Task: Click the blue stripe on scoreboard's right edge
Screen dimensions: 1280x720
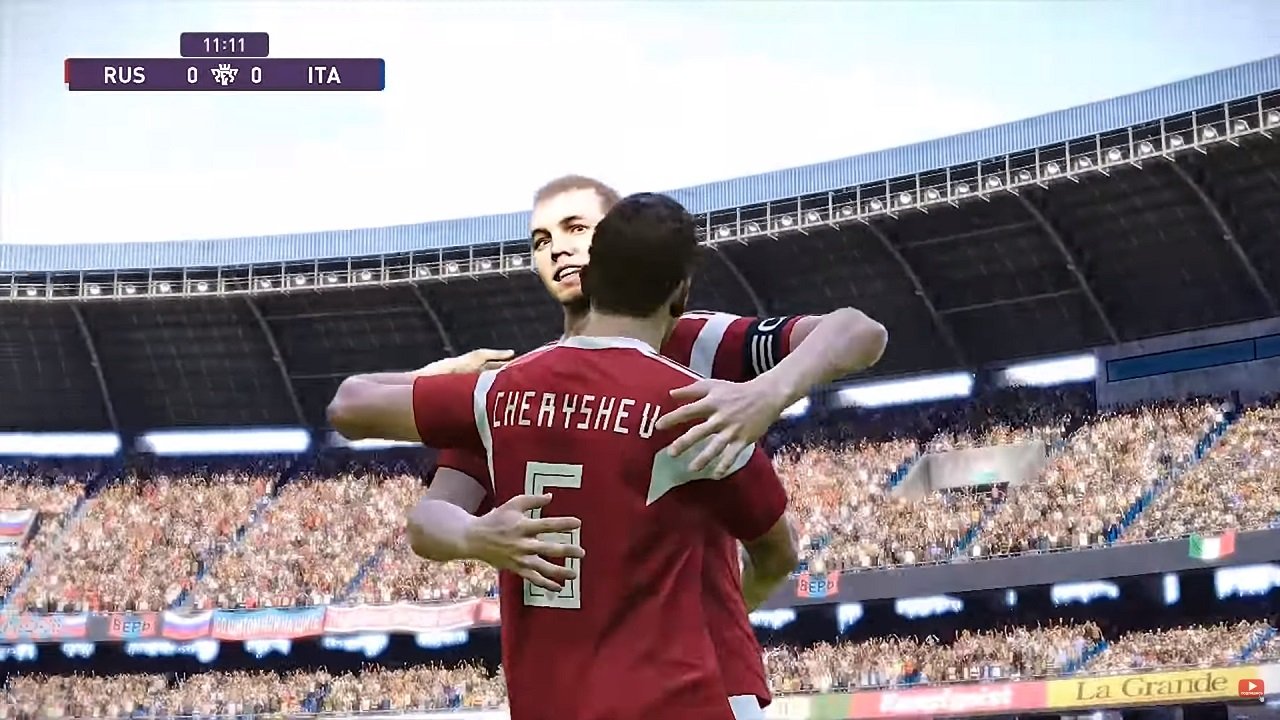Action: click(x=379, y=75)
